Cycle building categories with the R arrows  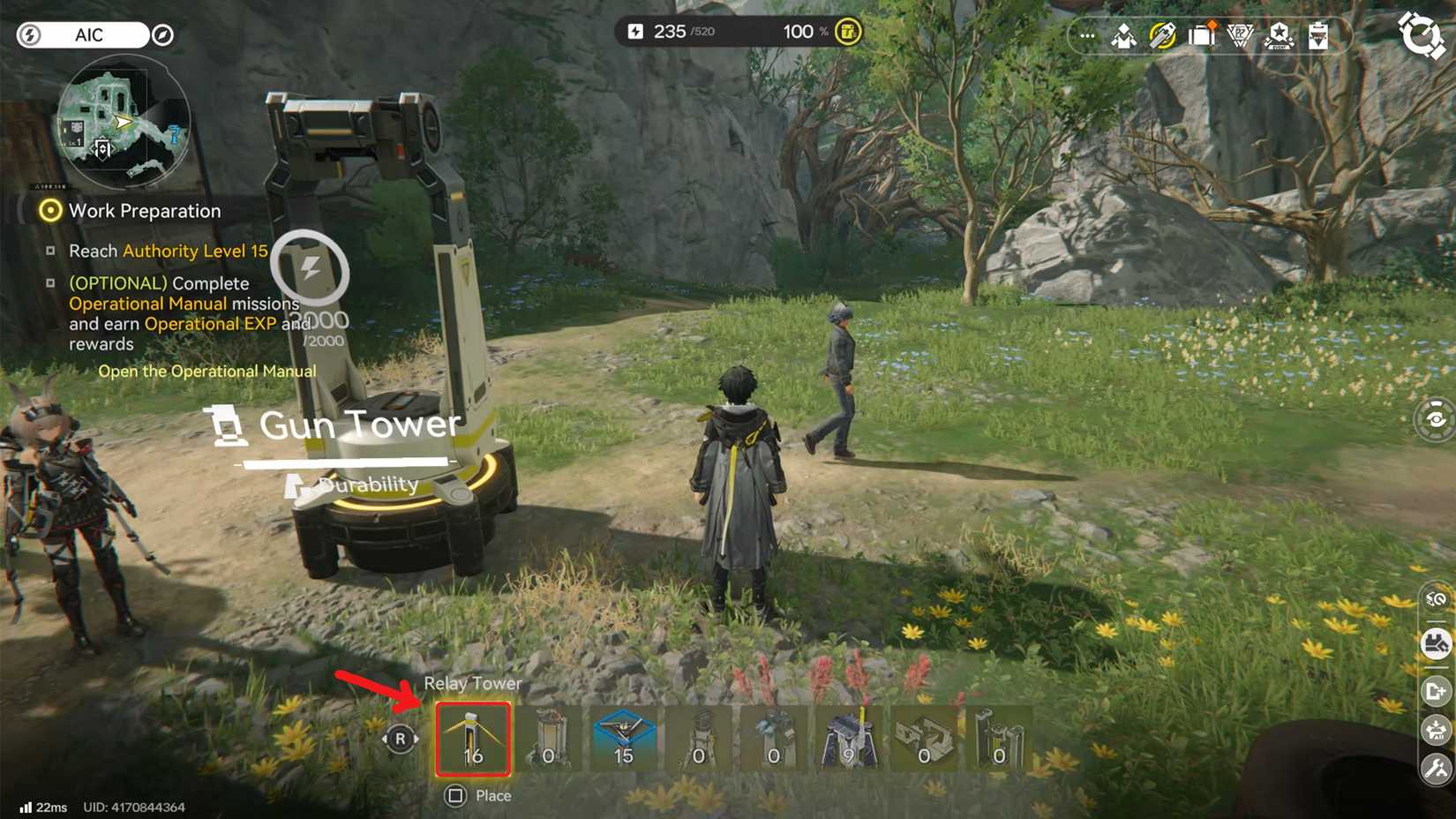click(399, 740)
